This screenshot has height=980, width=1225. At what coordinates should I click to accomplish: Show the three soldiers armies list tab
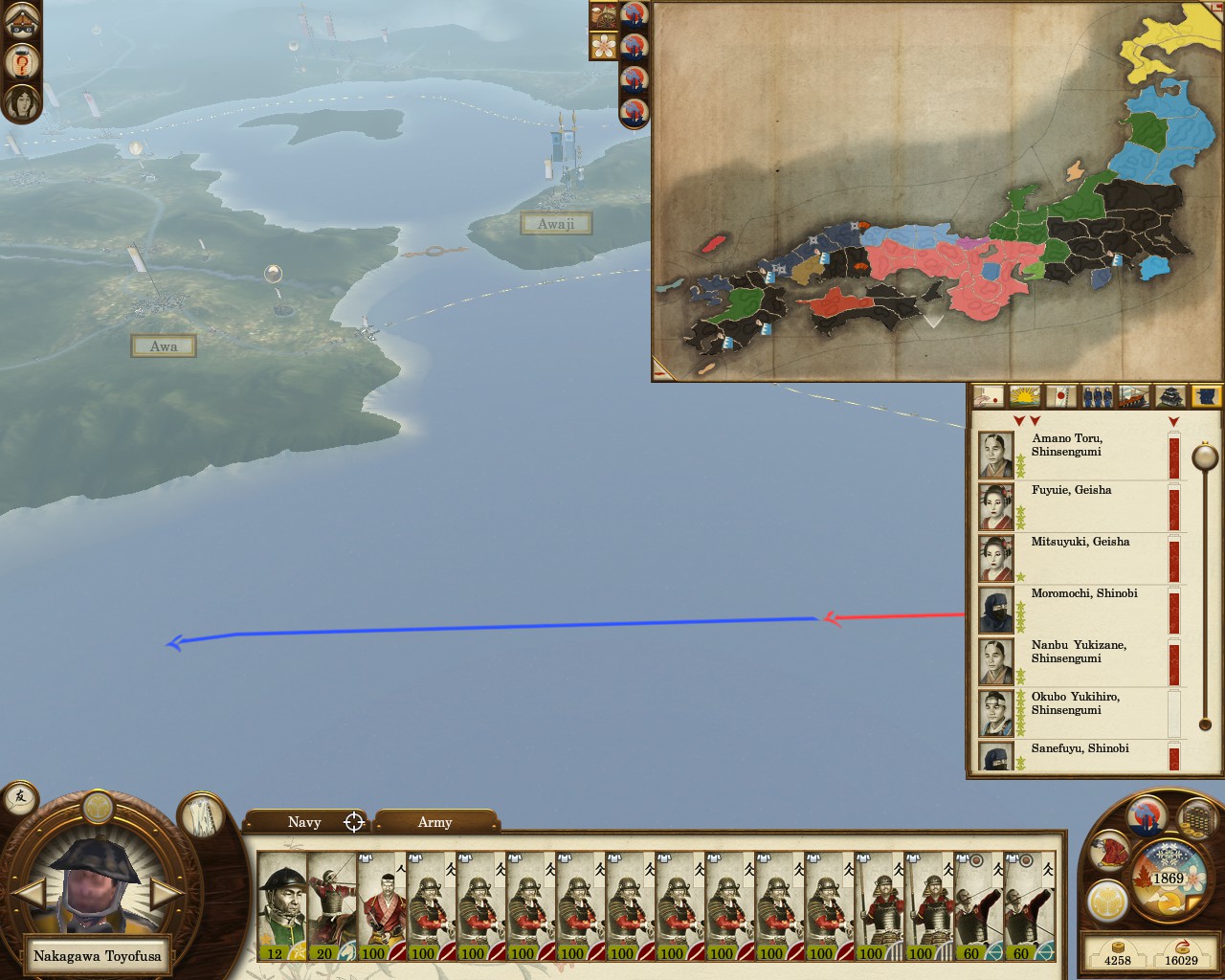[x=1096, y=395]
